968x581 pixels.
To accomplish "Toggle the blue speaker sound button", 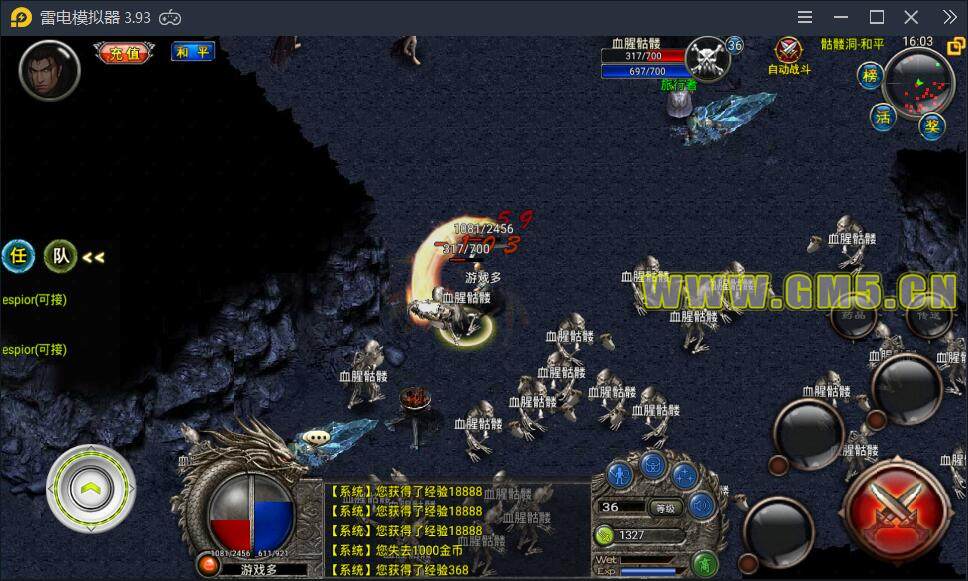I will point(702,505).
